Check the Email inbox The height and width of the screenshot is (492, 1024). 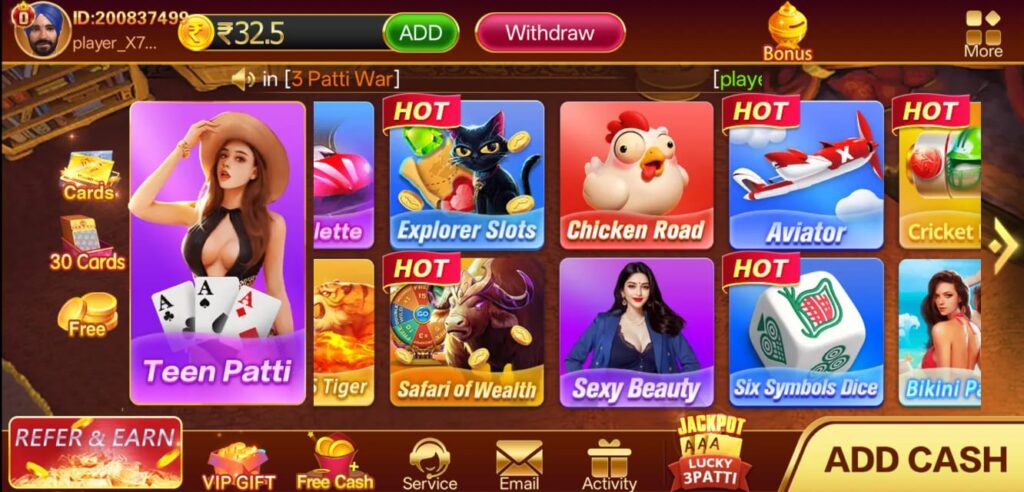[x=519, y=465]
